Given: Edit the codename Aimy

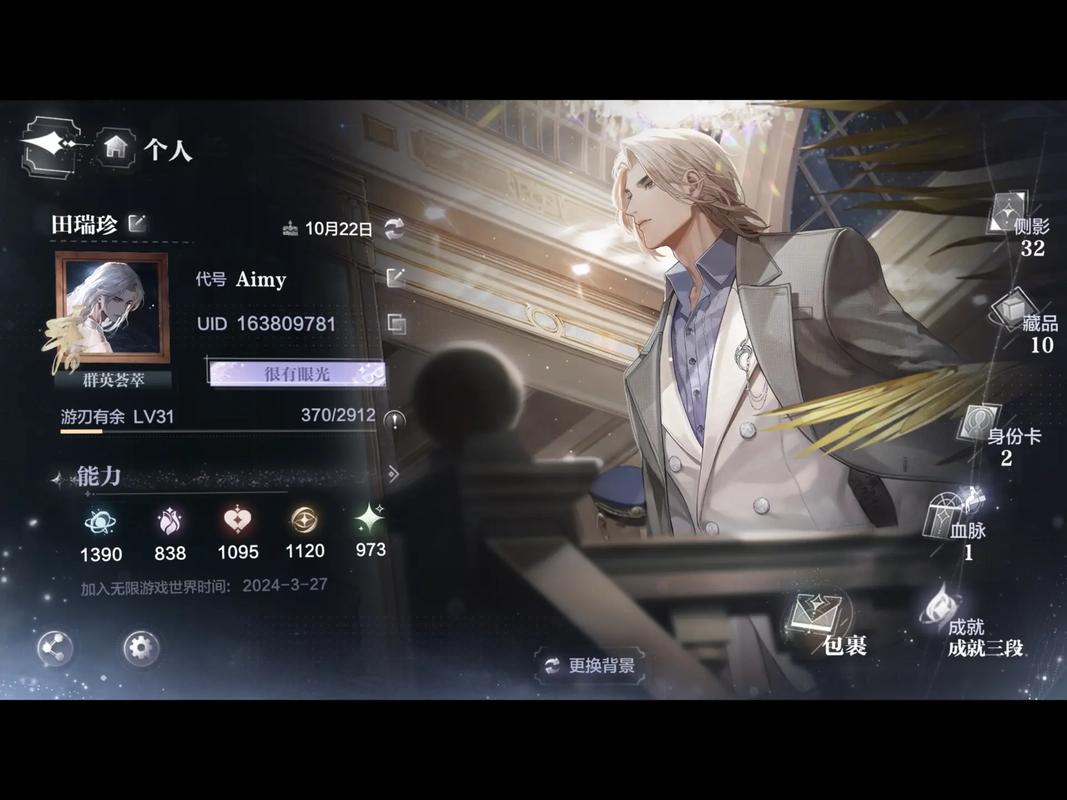Looking at the screenshot, I should (396, 278).
